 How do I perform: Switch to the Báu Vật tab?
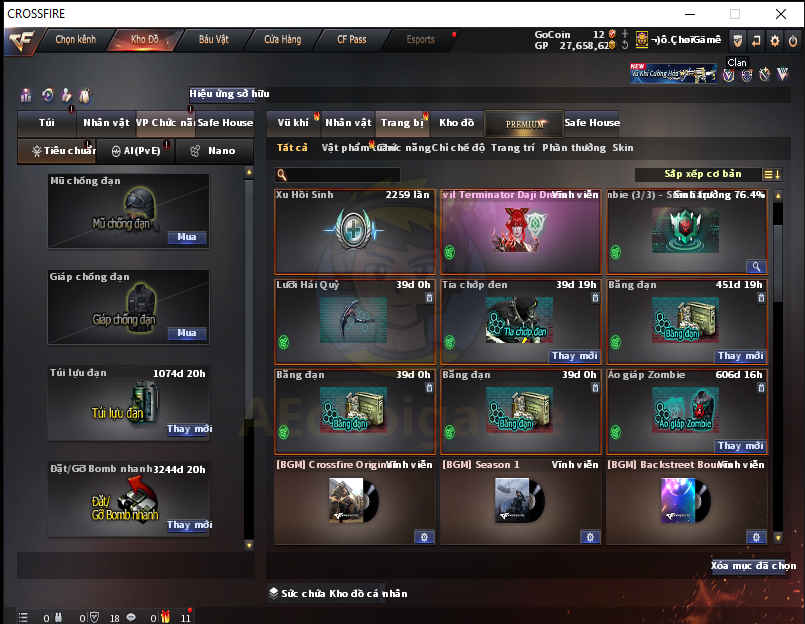click(x=213, y=40)
